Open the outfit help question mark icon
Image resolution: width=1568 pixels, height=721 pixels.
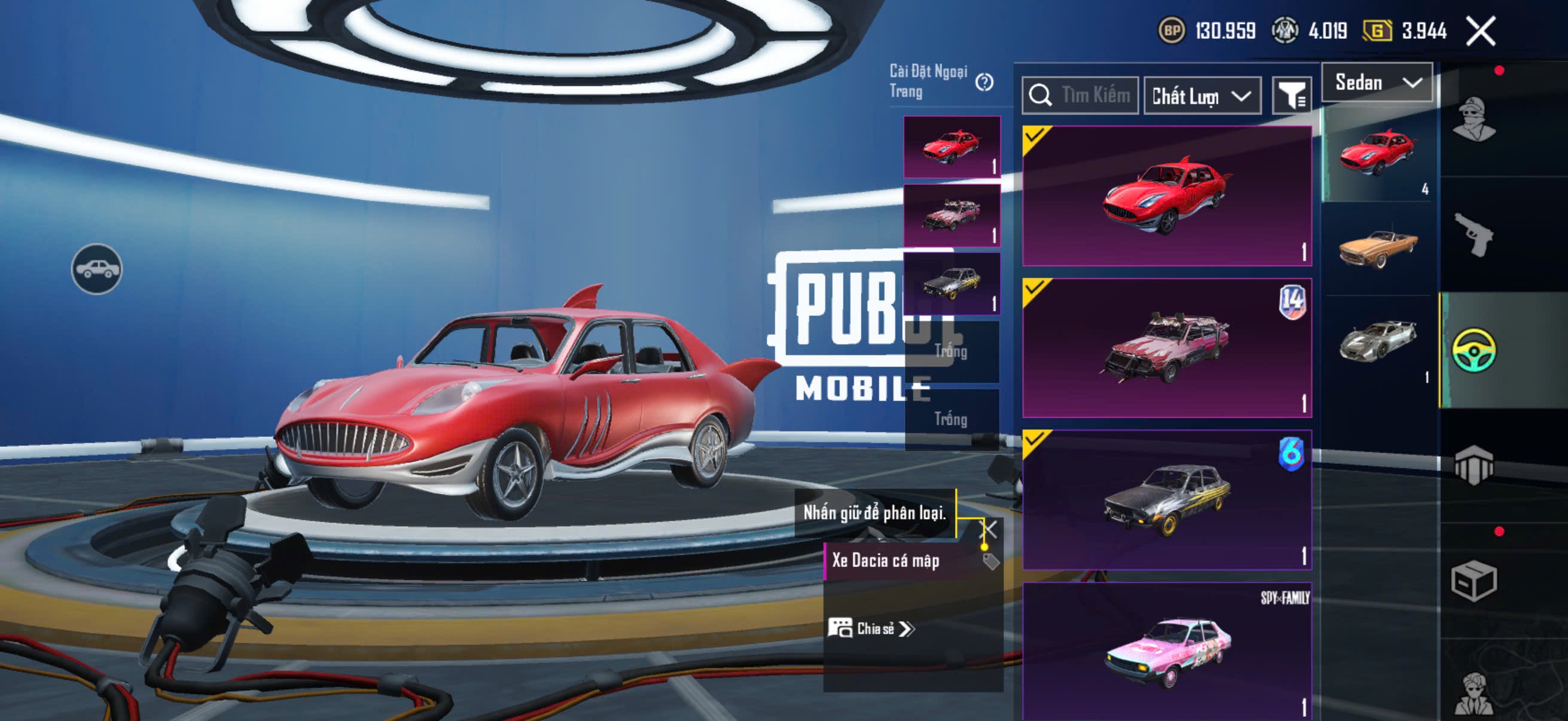[984, 82]
